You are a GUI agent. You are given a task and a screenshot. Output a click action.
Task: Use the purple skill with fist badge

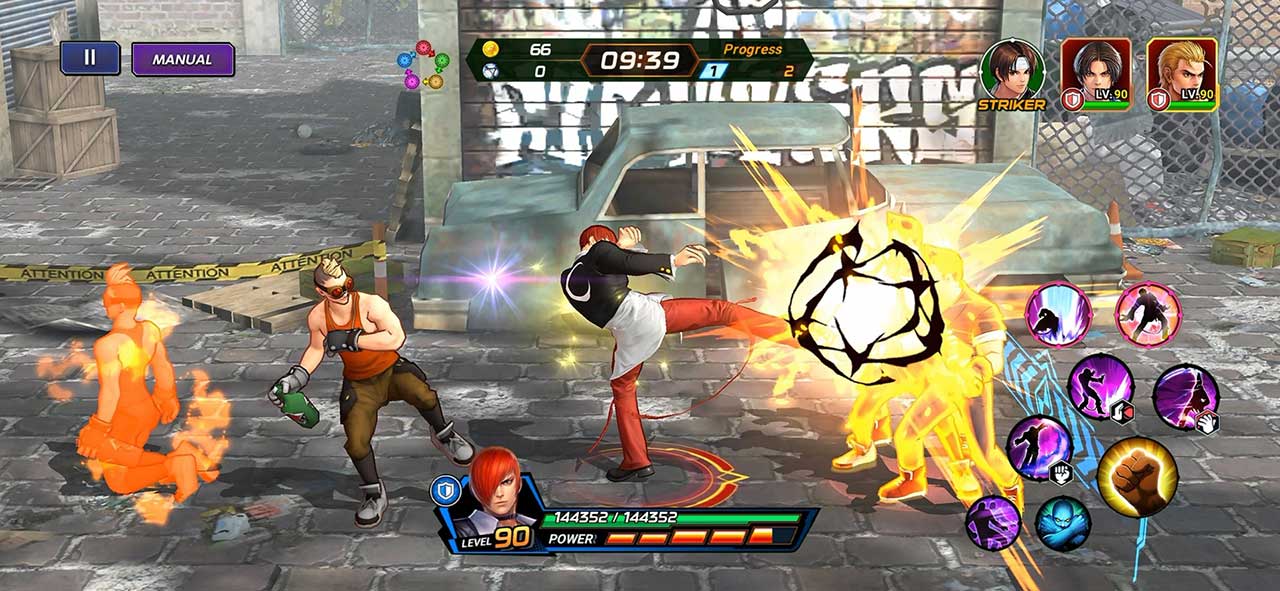coord(1039,448)
